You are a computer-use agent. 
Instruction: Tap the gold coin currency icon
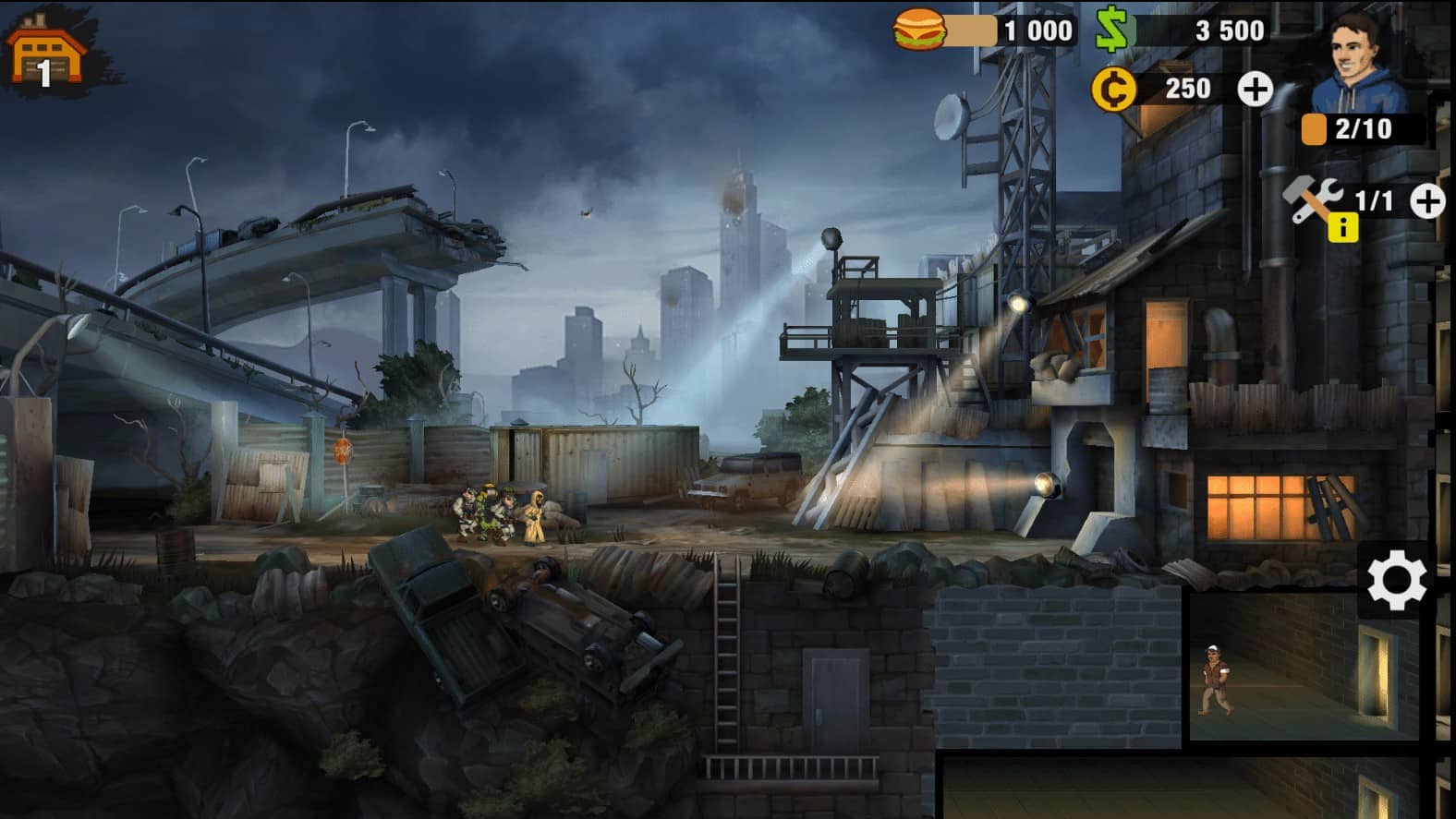(x=1113, y=90)
